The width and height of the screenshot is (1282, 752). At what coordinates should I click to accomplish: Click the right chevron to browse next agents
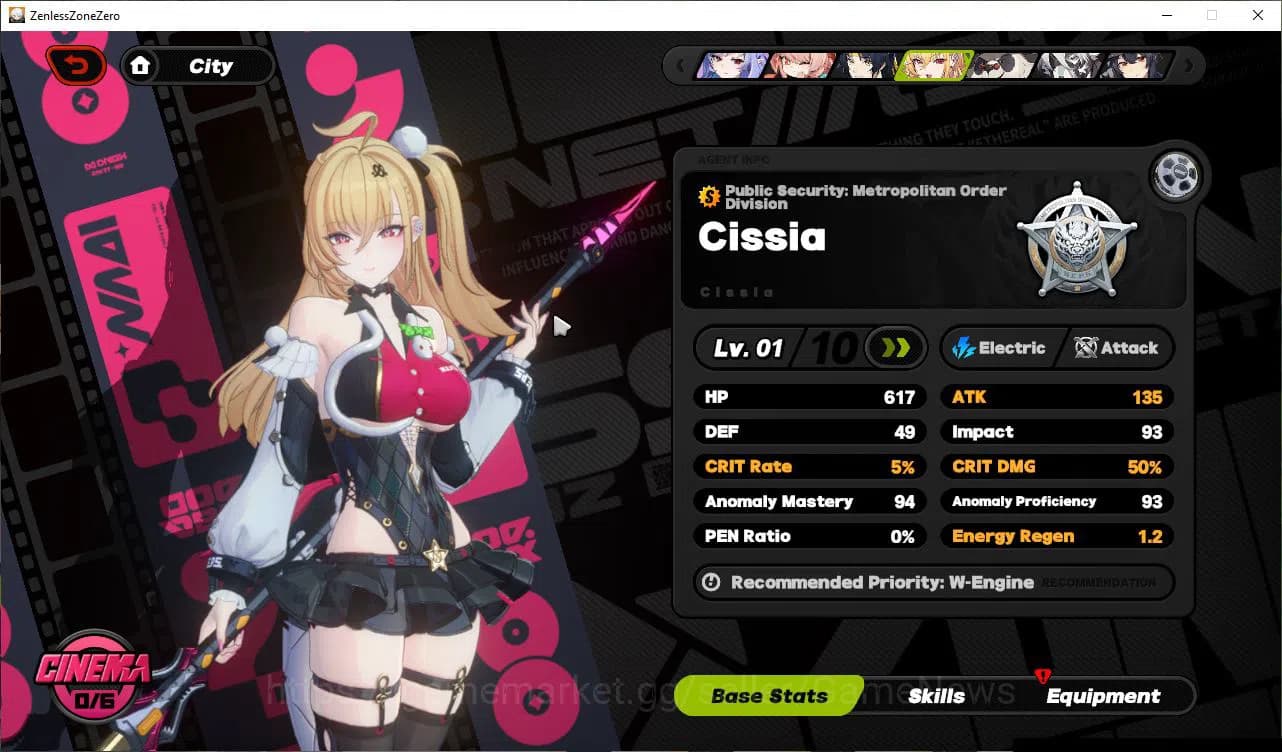click(1188, 64)
